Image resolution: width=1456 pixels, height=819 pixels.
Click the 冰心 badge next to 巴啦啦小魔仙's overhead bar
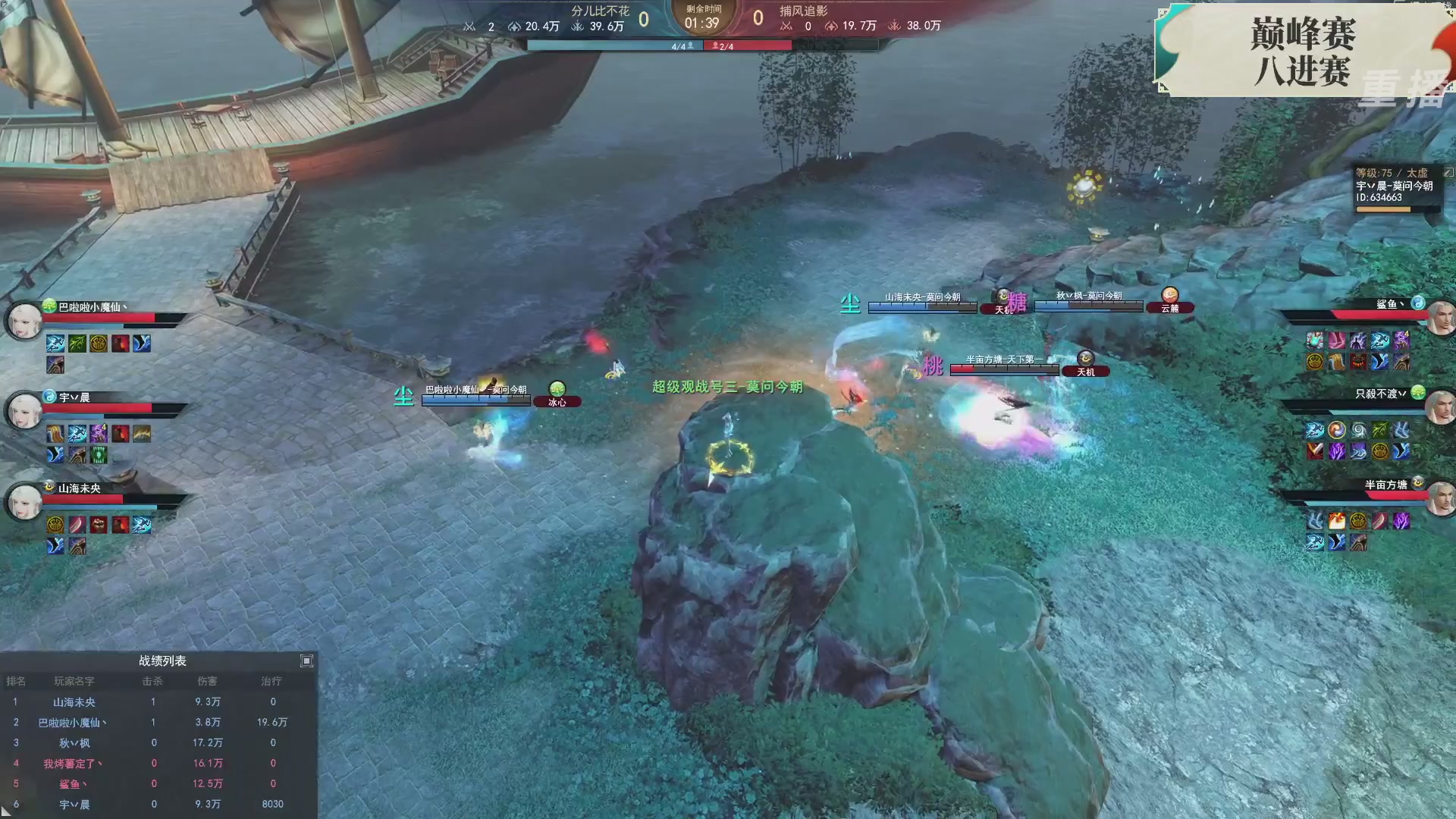click(x=559, y=401)
